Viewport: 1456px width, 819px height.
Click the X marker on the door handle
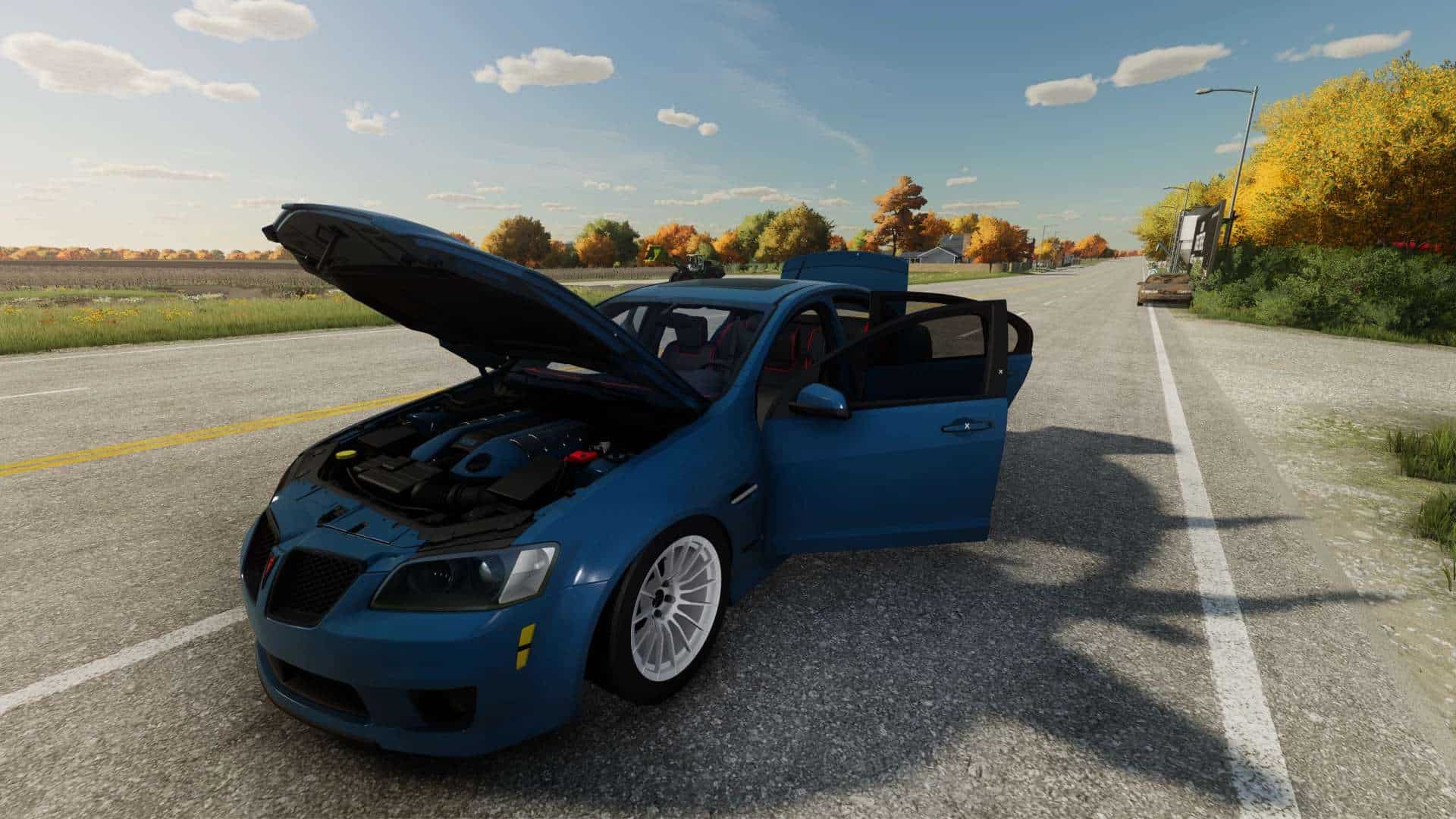[x=967, y=425]
